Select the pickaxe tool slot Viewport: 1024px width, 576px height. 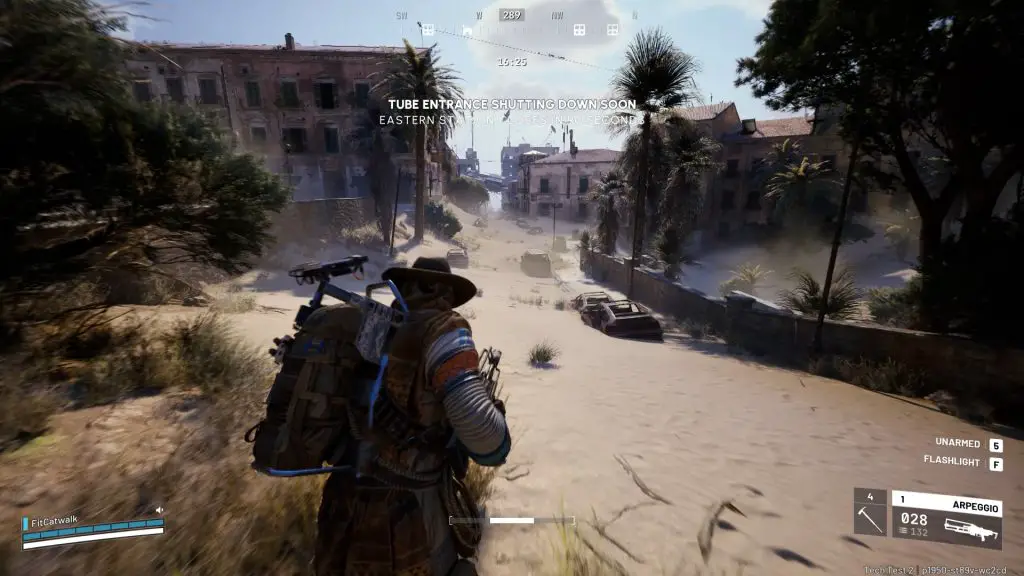(x=869, y=512)
